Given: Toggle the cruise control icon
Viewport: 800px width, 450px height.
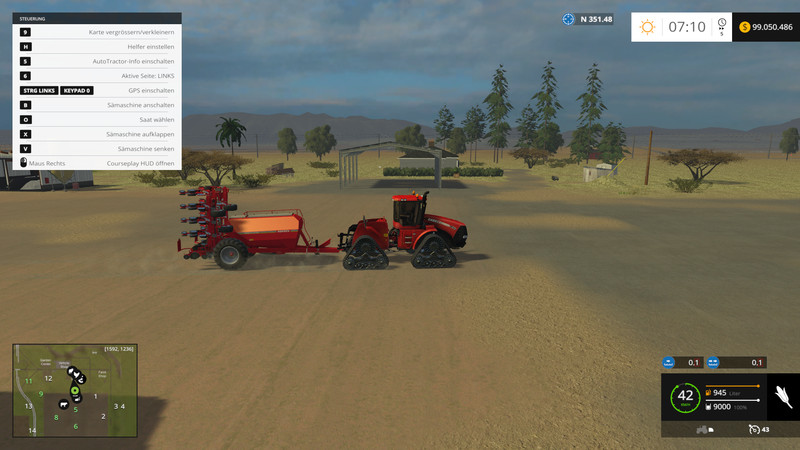Looking at the screenshot, I should click(x=754, y=429).
